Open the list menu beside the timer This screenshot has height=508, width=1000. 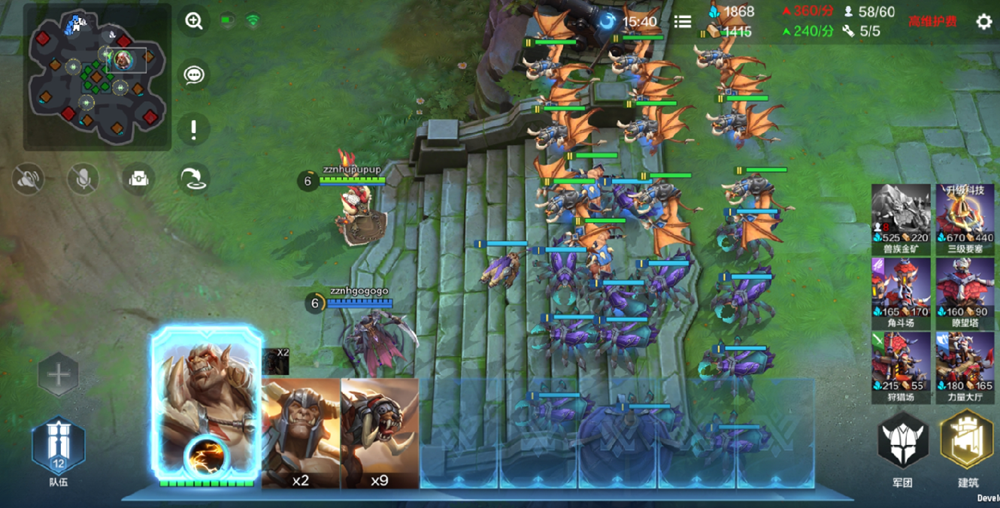[x=683, y=21]
